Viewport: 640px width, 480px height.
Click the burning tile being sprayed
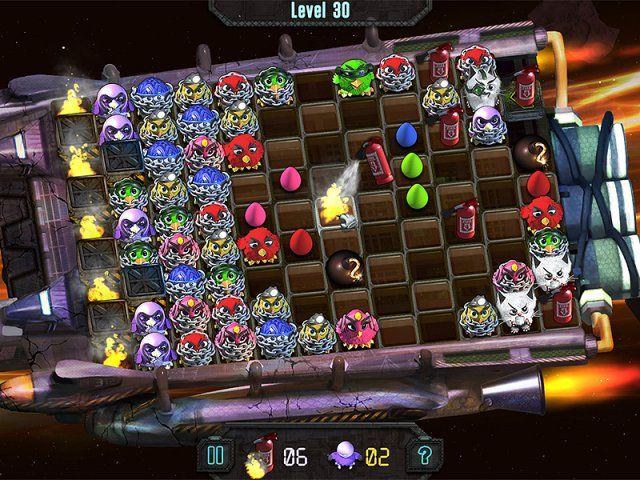click(334, 203)
